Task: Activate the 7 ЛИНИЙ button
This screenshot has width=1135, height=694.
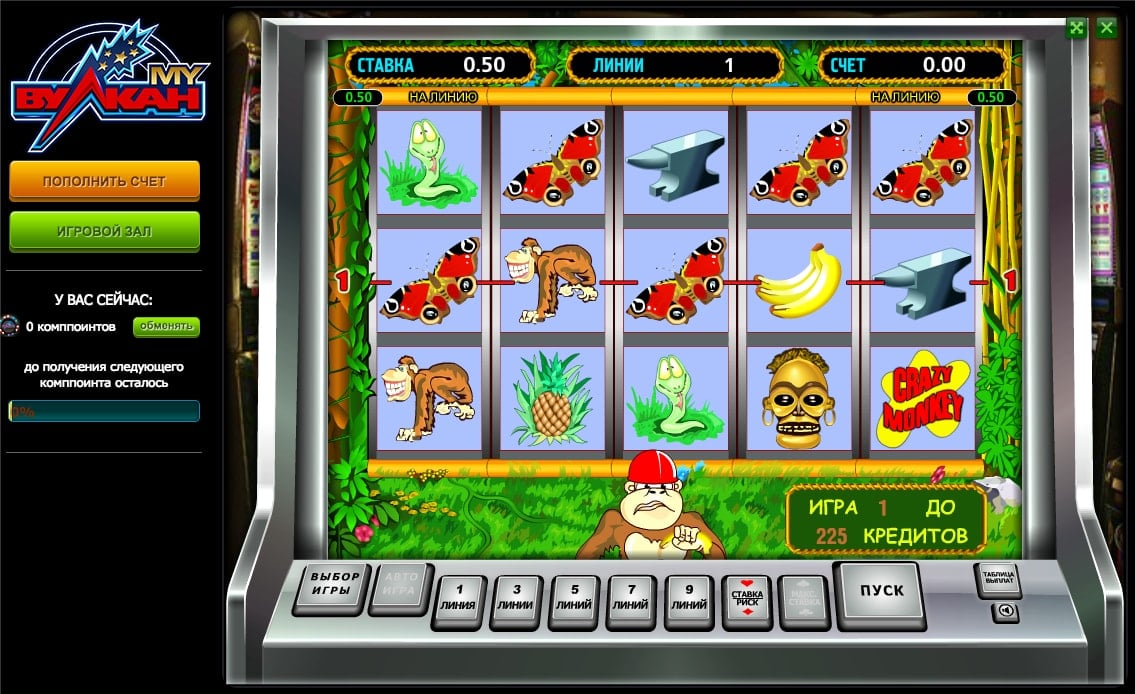Action: [631, 600]
